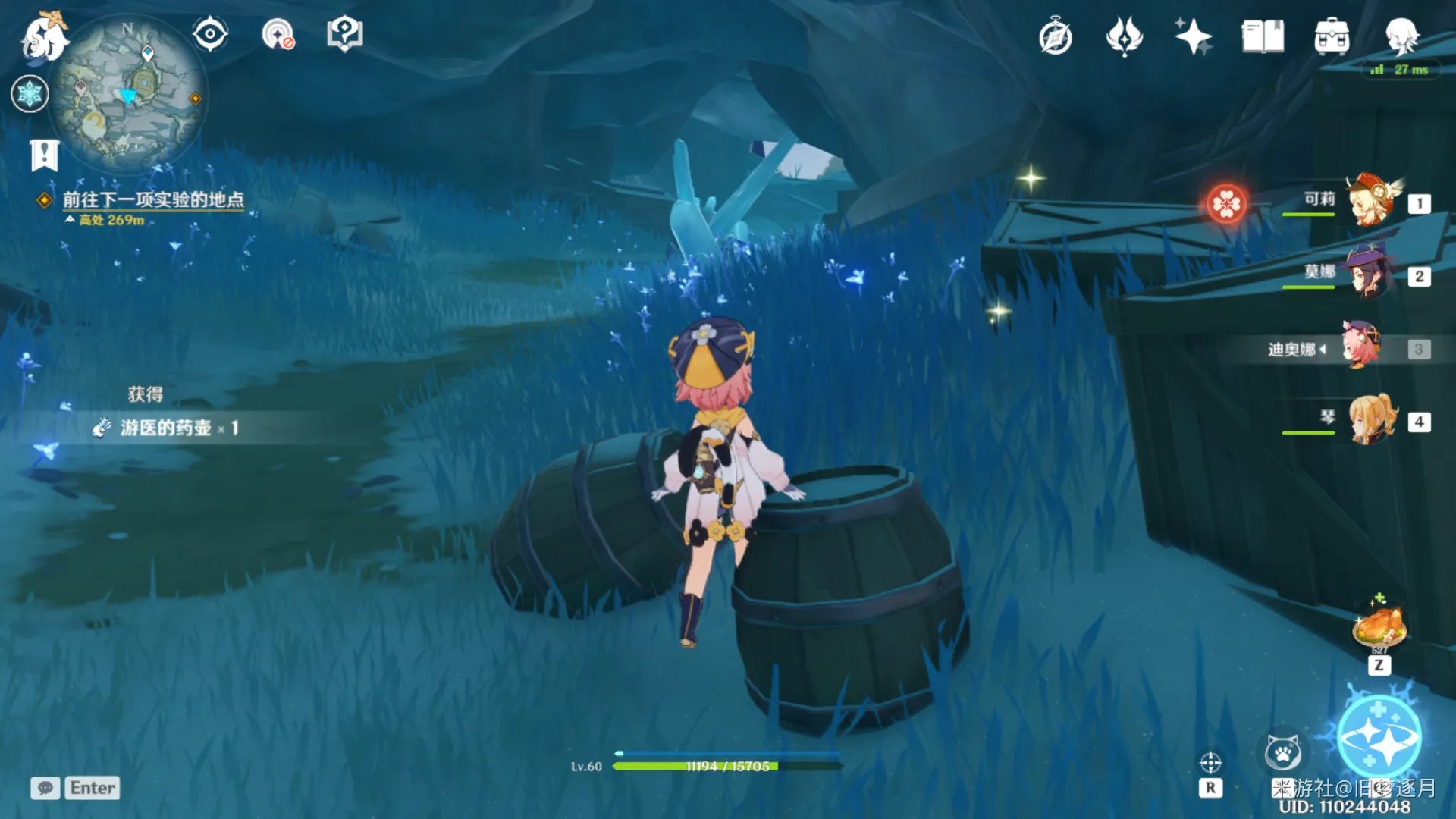The height and width of the screenshot is (819, 1456).
Task: Open the battle pass icon
Action: coord(1124,36)
